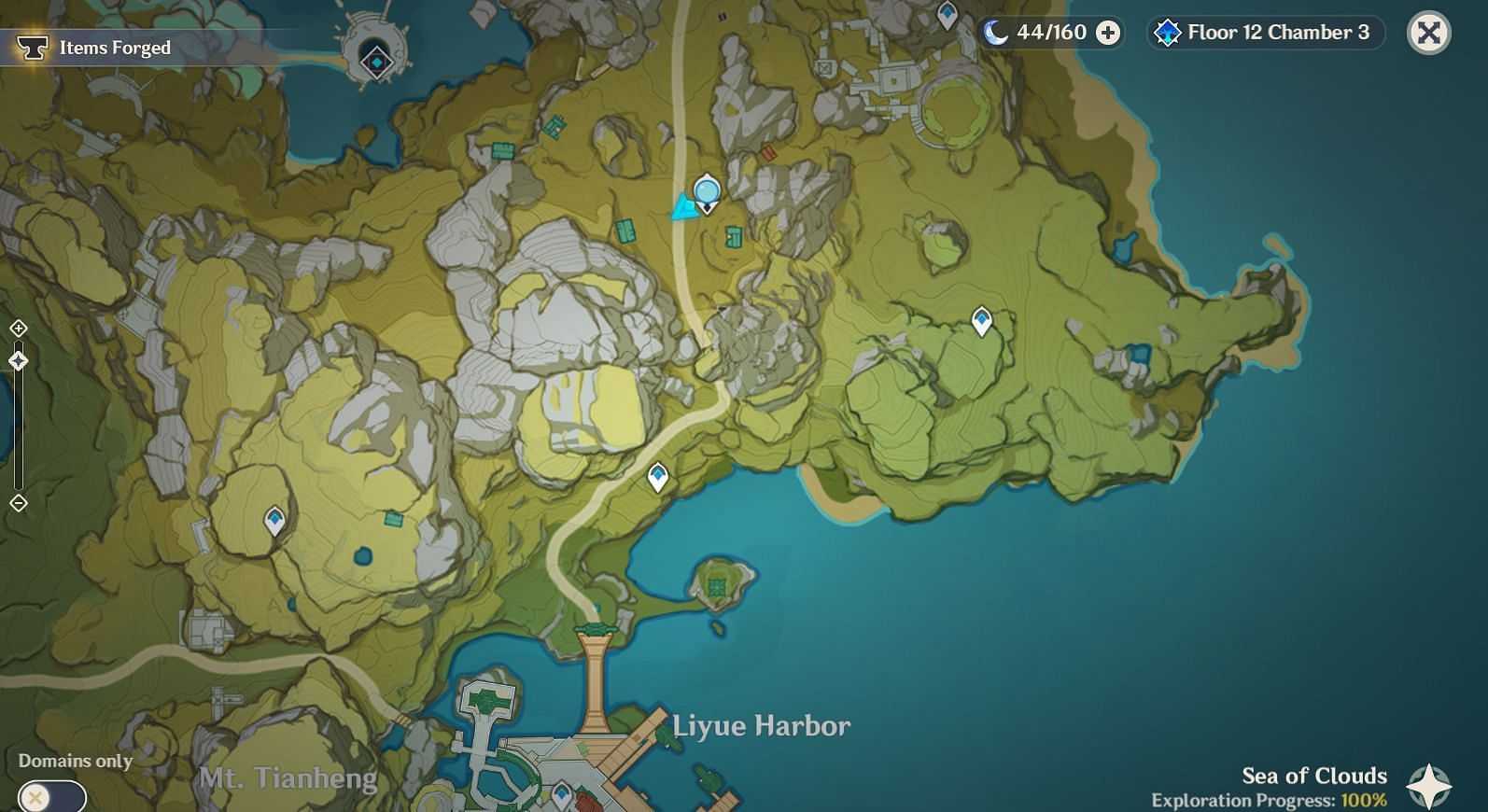
Task: Select the teleport waypoint inside Liyue Harbor
Action: click(x=561, y=794)
